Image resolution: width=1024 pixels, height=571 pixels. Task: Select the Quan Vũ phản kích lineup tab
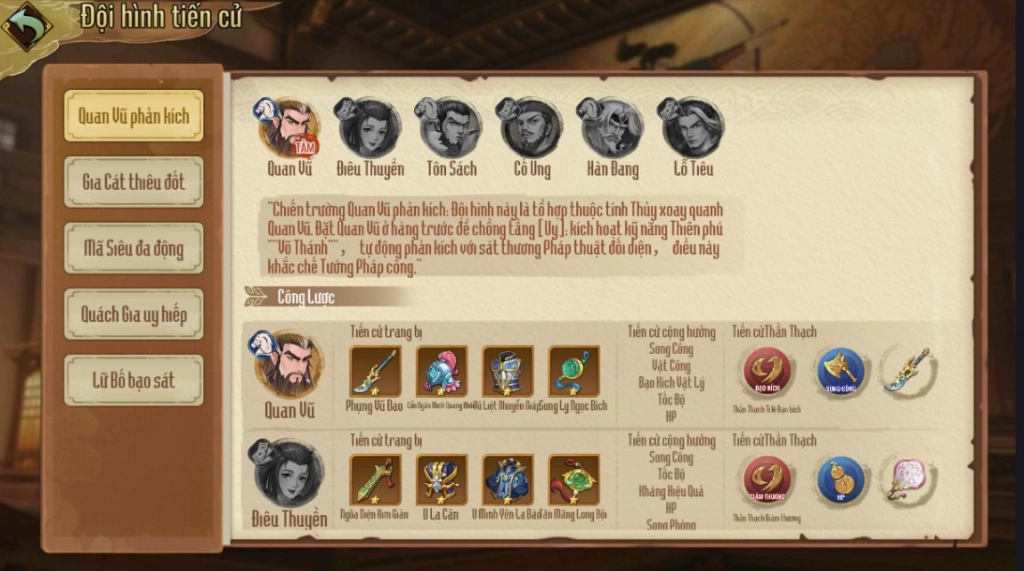[133, 116]
